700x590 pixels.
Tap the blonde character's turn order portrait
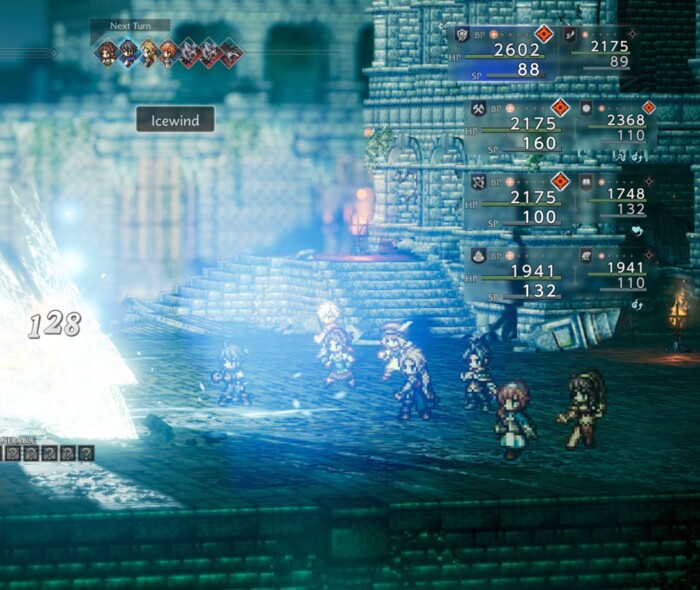148,53
